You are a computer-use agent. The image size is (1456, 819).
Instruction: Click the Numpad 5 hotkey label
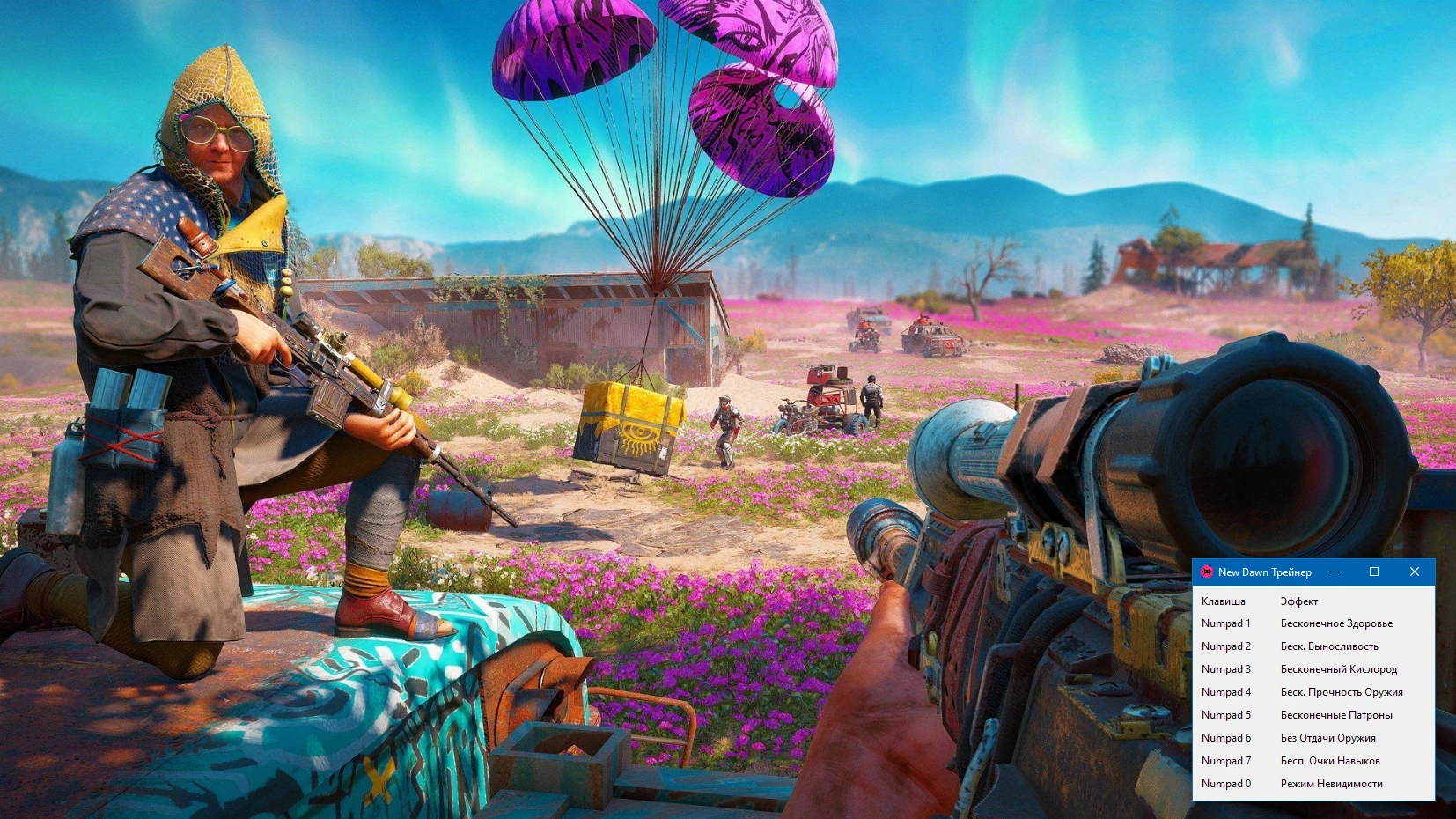1225,714
